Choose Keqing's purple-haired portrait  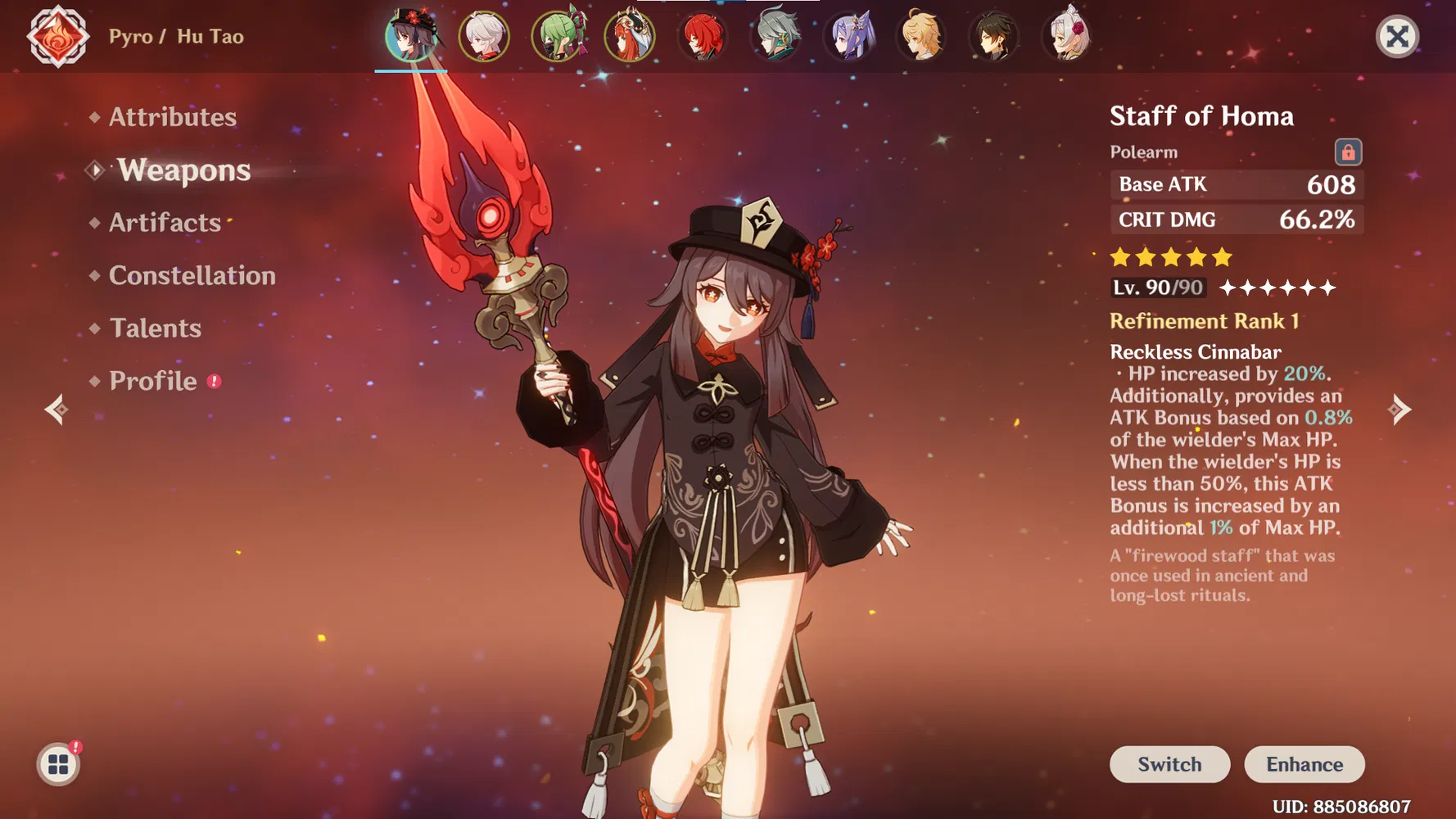(x=849, y=37)
